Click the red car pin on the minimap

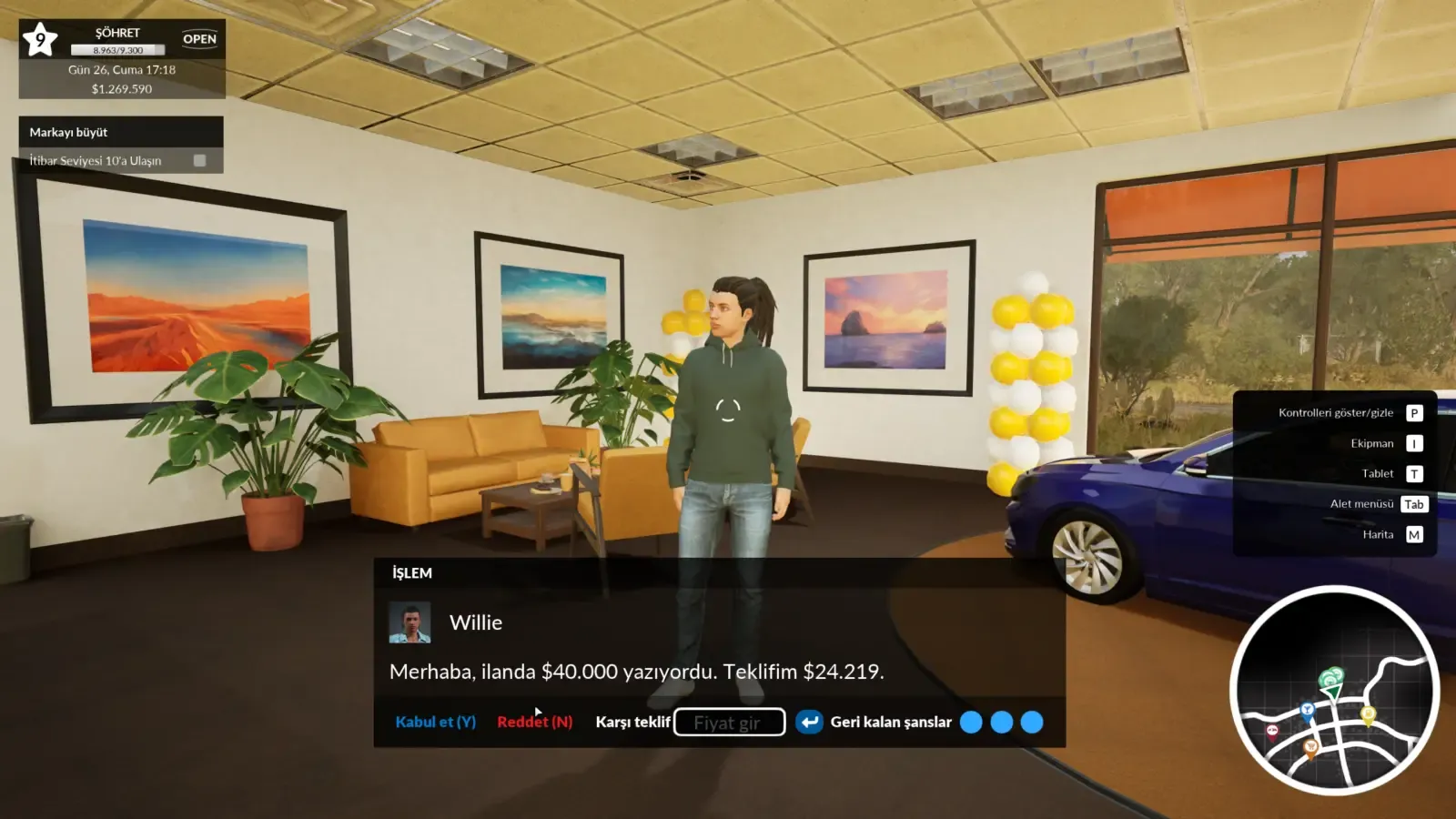point(1272,731)
